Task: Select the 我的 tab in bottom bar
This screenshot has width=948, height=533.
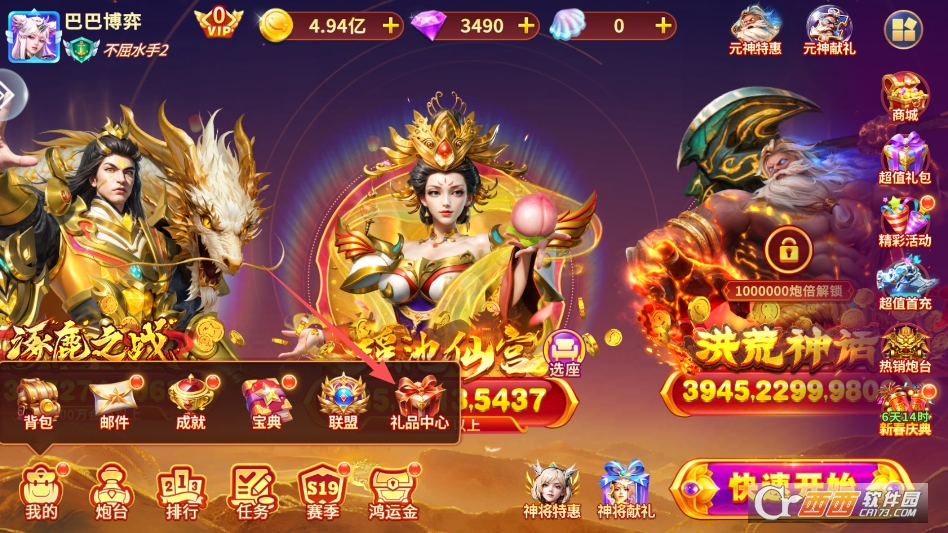Action: point(41,492)
